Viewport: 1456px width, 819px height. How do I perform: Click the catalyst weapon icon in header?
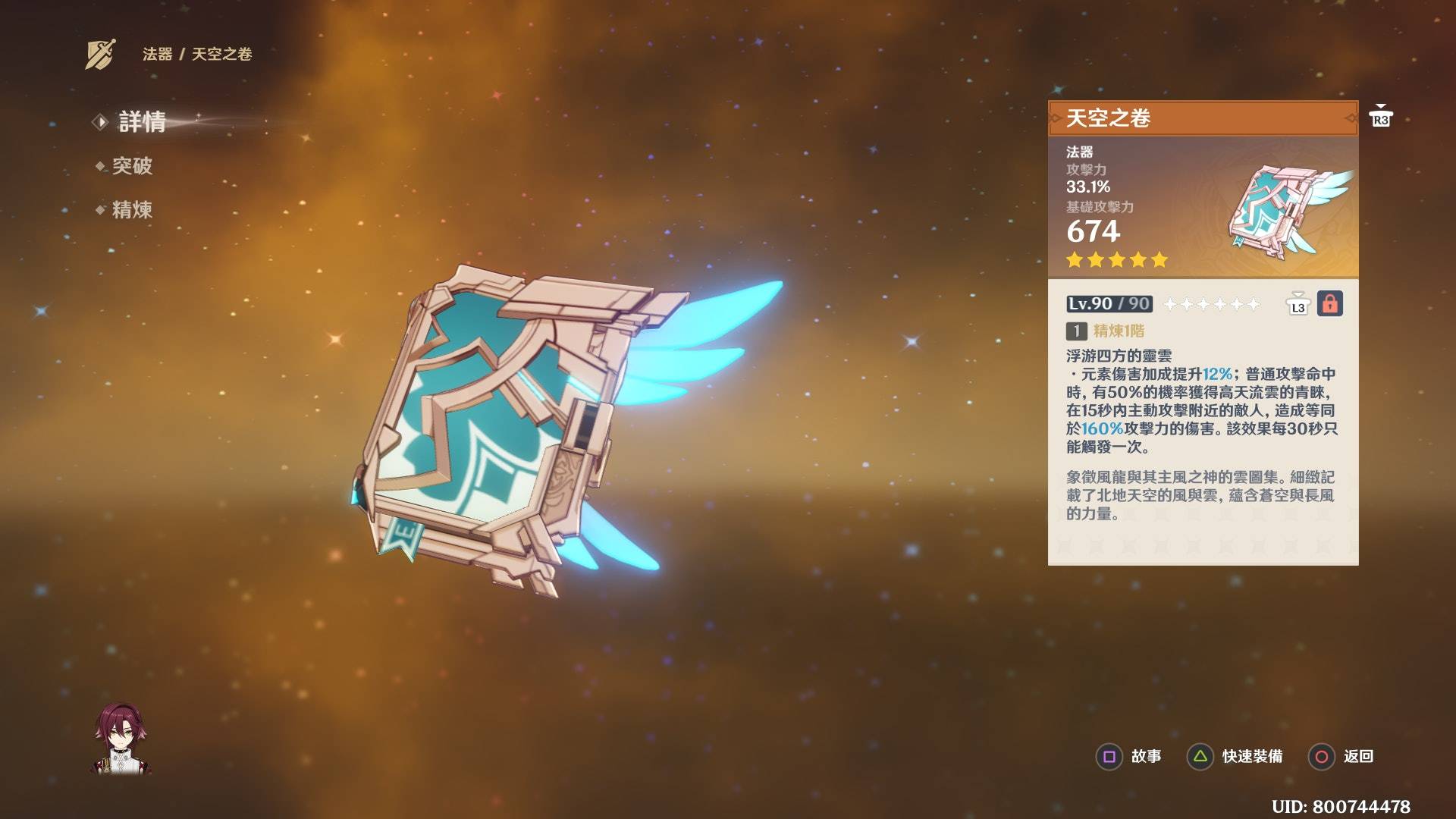[x=100, y=54]
